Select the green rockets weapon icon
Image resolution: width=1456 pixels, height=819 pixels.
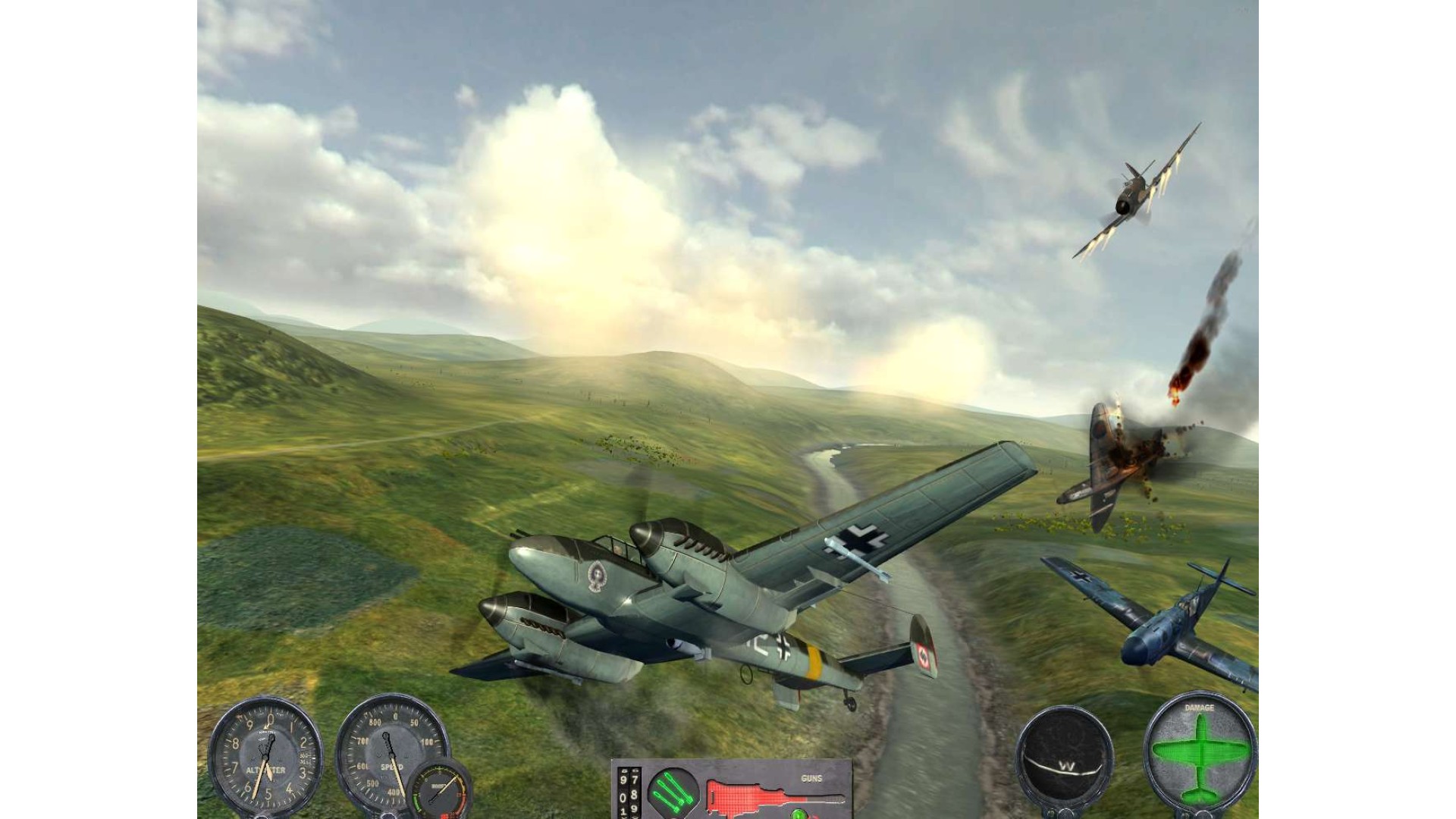pos(672,791)
